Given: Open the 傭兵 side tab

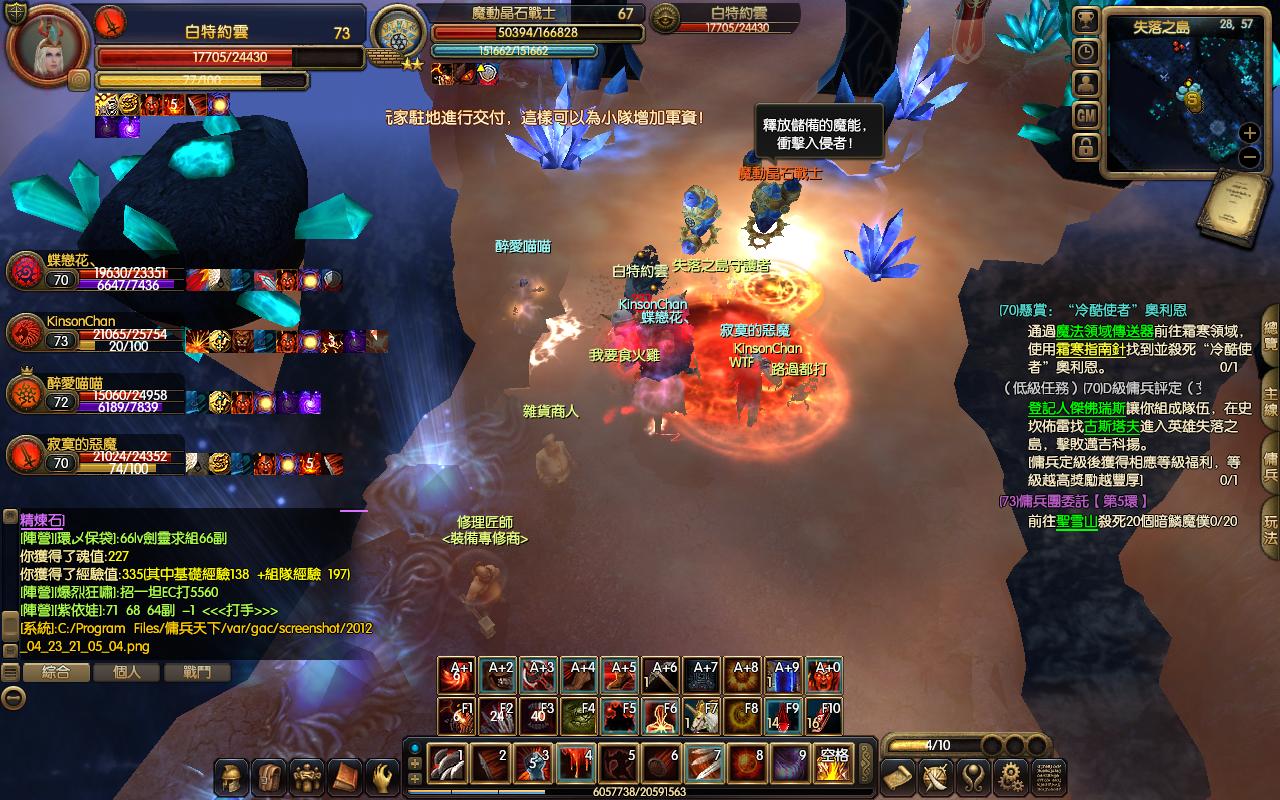Looking at the screenshot, I should point(1270,462).
